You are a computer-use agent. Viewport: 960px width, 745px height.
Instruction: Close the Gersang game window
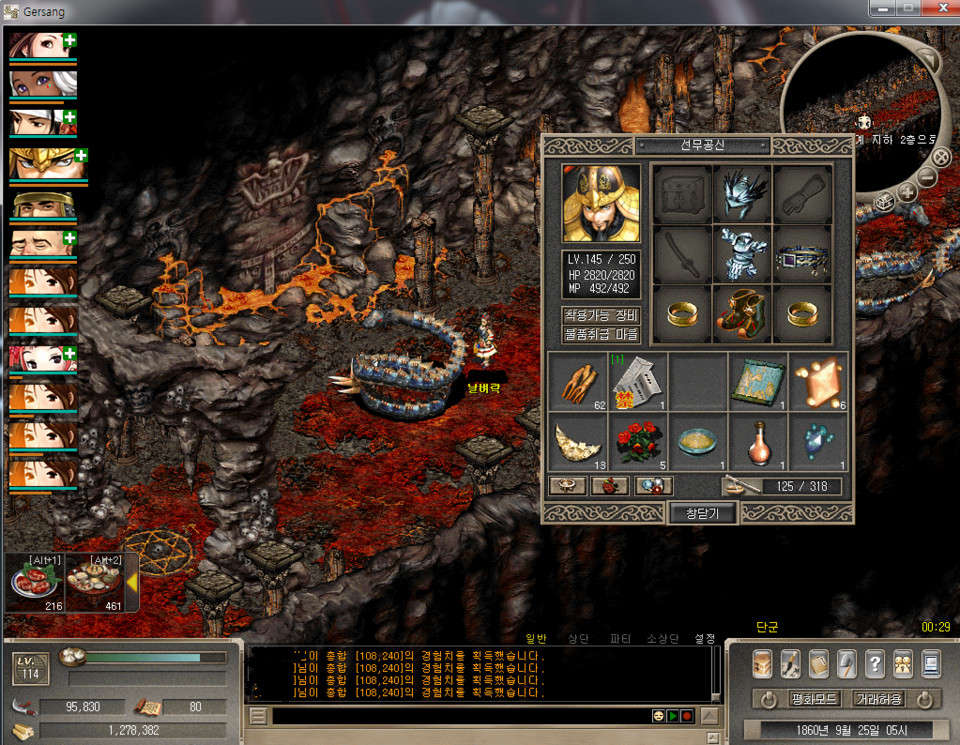click(937, 9)
